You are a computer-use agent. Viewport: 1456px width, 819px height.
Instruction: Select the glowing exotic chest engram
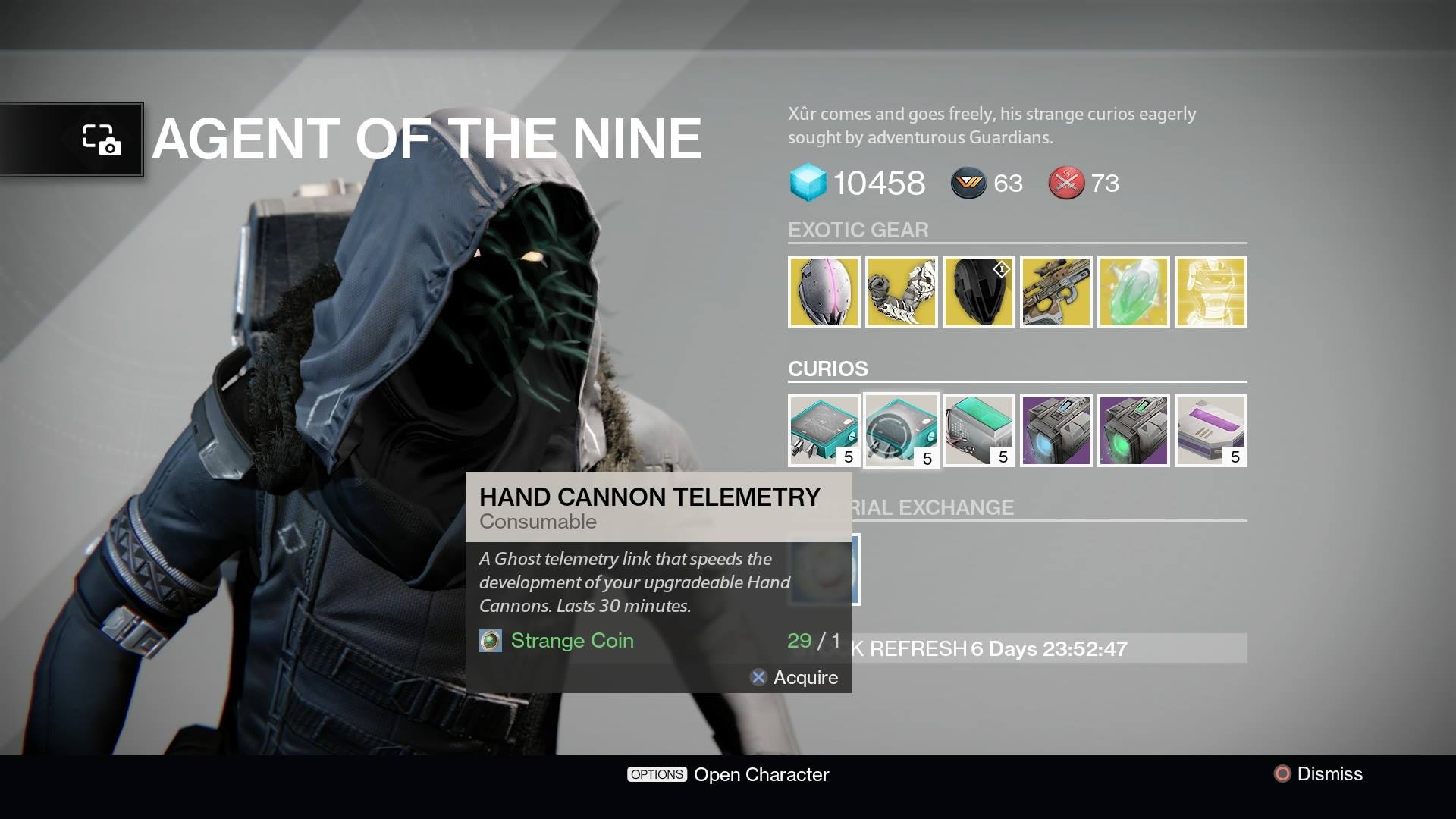click(x=1210, y=291)
